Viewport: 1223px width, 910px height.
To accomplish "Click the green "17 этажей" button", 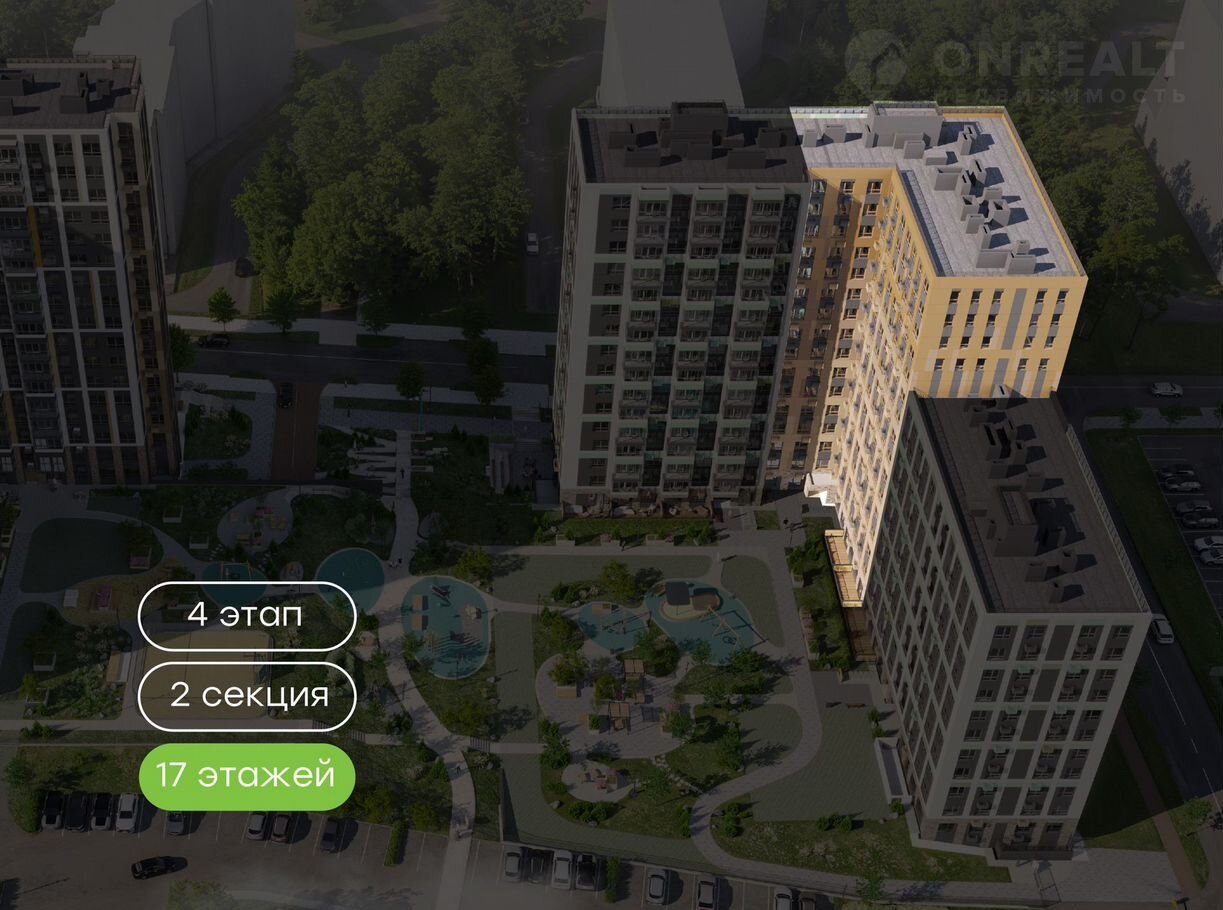I will (246, 776).
